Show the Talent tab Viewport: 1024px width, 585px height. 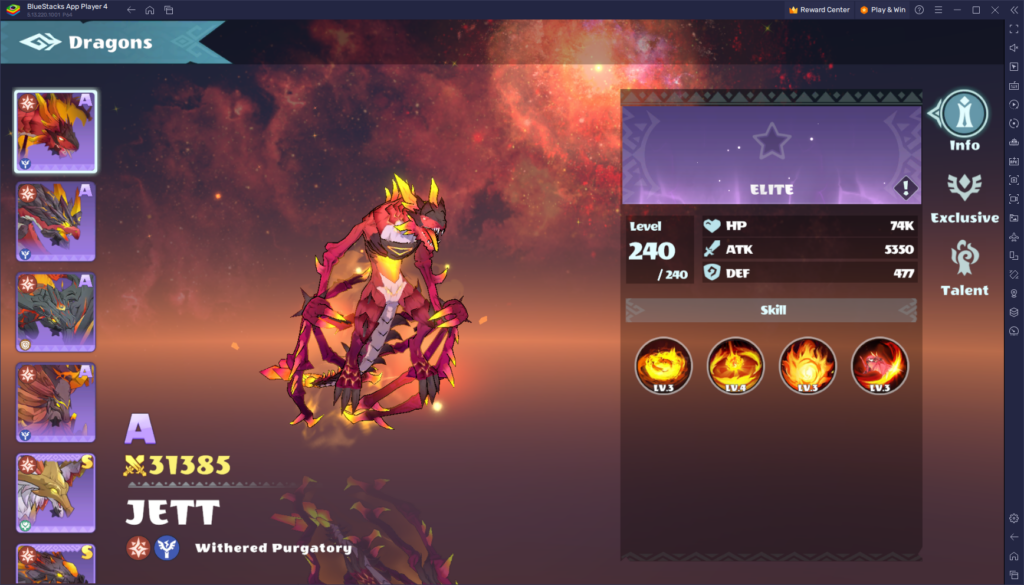964,268
